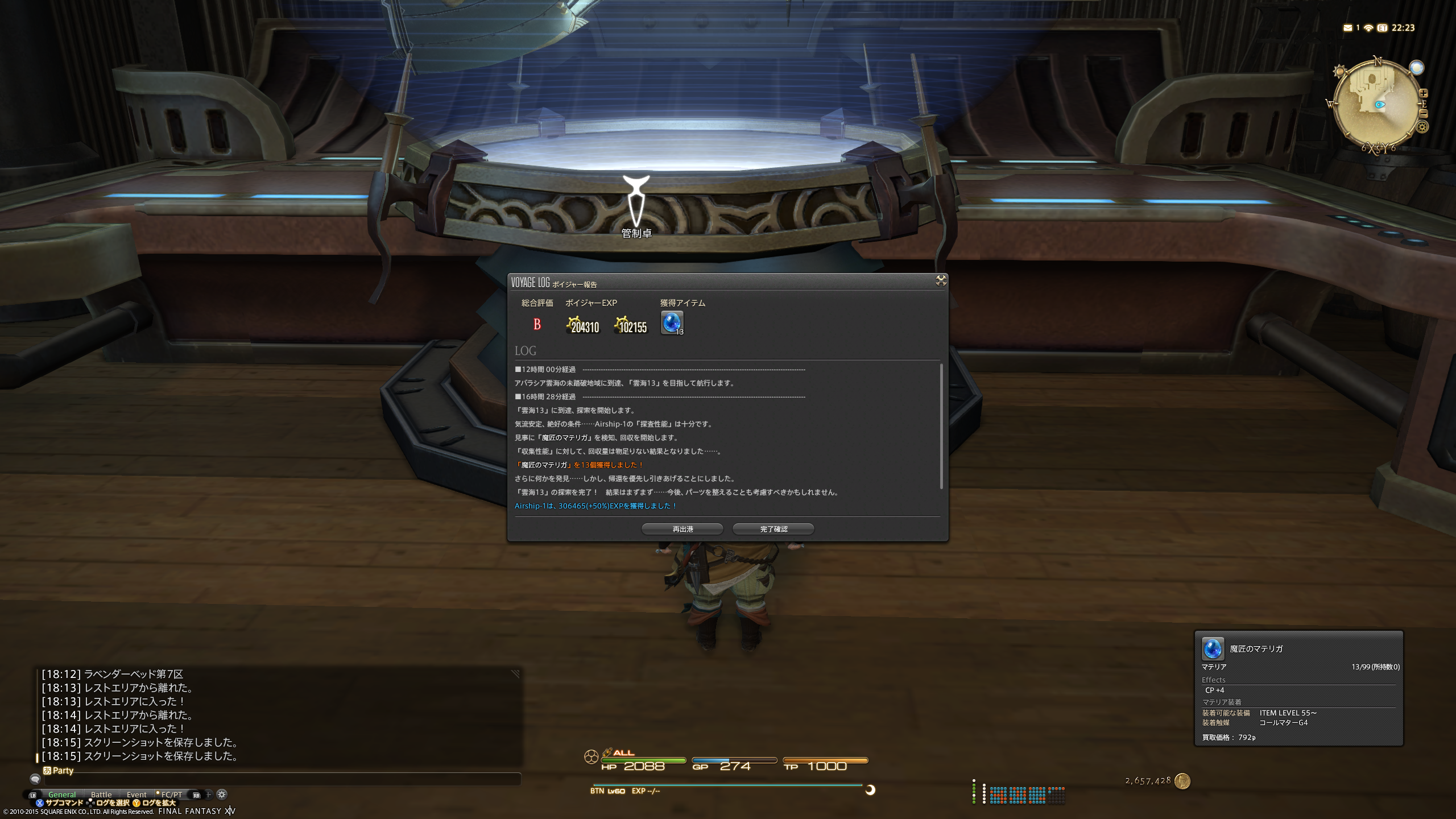Click the weather icon by minimap
Image resolution: width=1456 pixels, height=819 pixels.
[1416, 68]
